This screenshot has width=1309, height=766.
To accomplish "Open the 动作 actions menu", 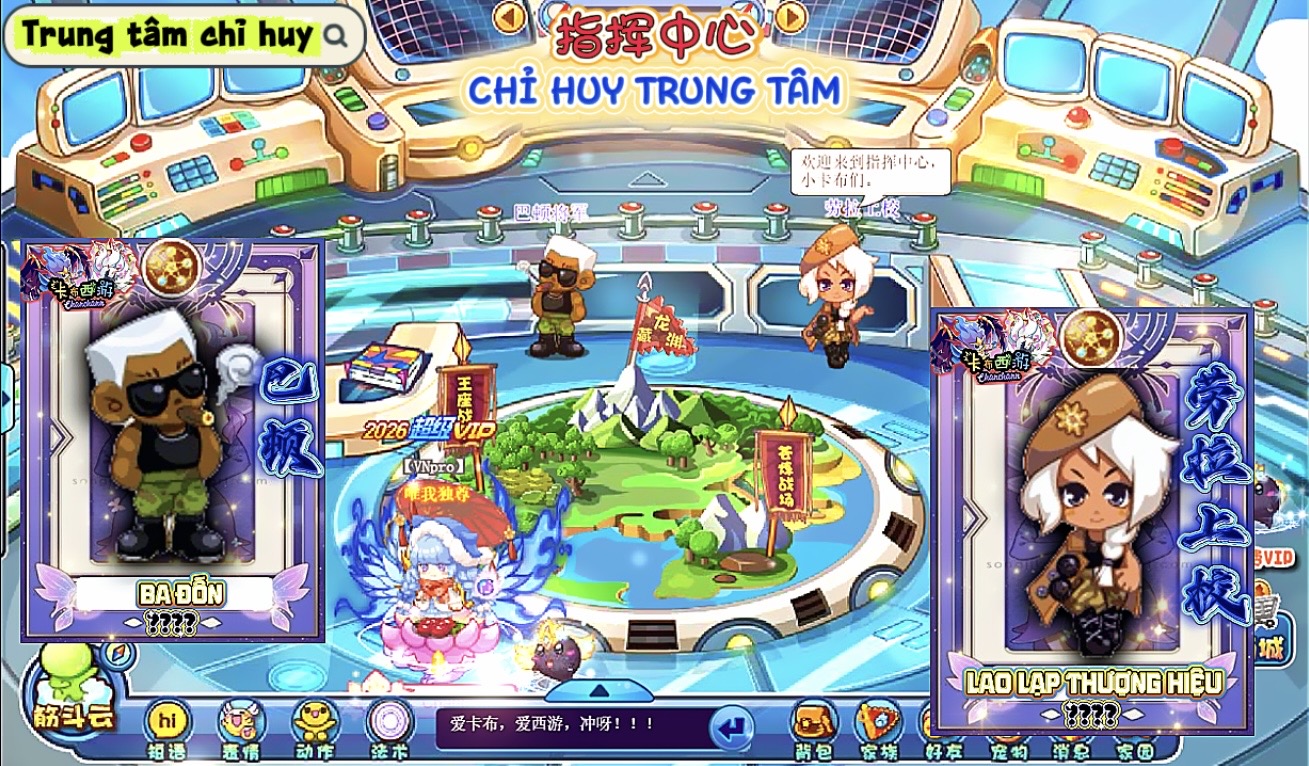I will pos(315,726).
